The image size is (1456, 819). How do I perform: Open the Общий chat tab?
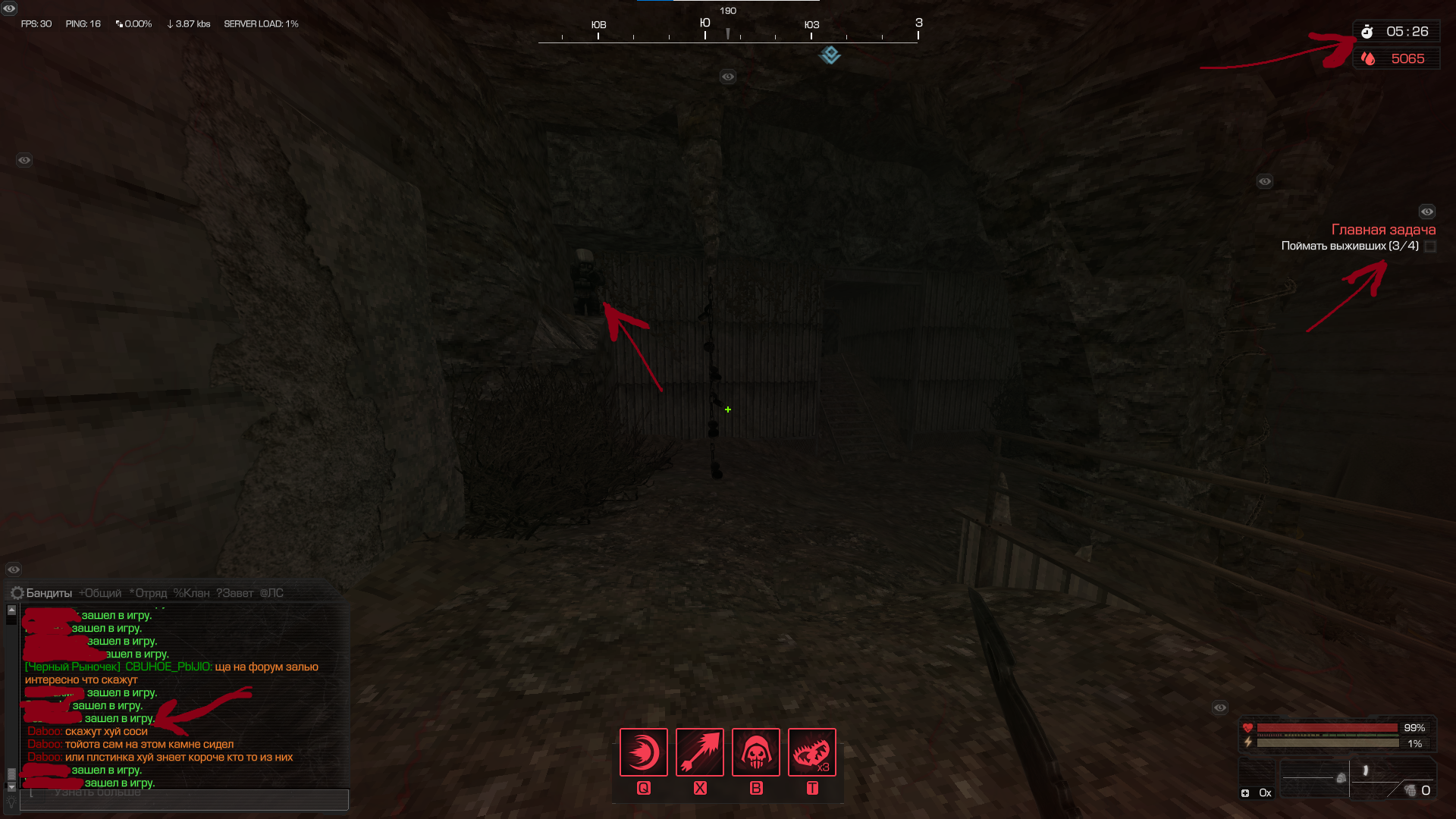(100, 593)
